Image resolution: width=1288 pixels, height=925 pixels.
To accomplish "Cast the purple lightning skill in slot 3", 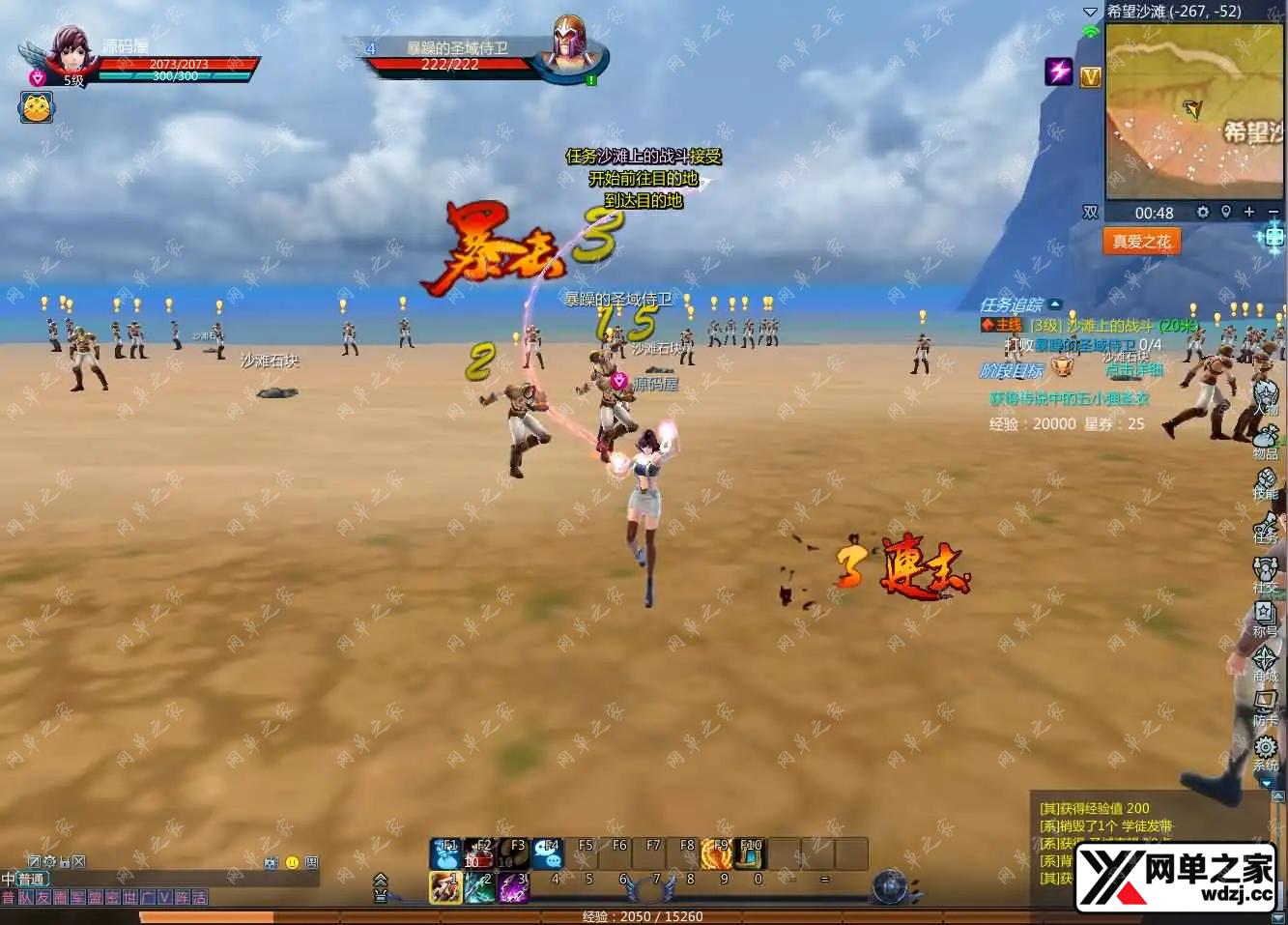I will point(513,887).
